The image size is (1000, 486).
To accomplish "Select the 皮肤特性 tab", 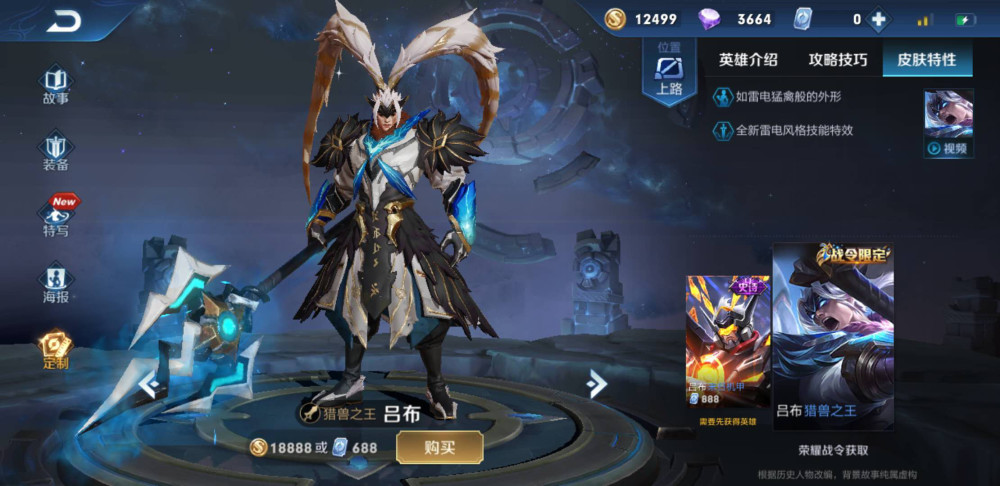I will tap(928, 60).
